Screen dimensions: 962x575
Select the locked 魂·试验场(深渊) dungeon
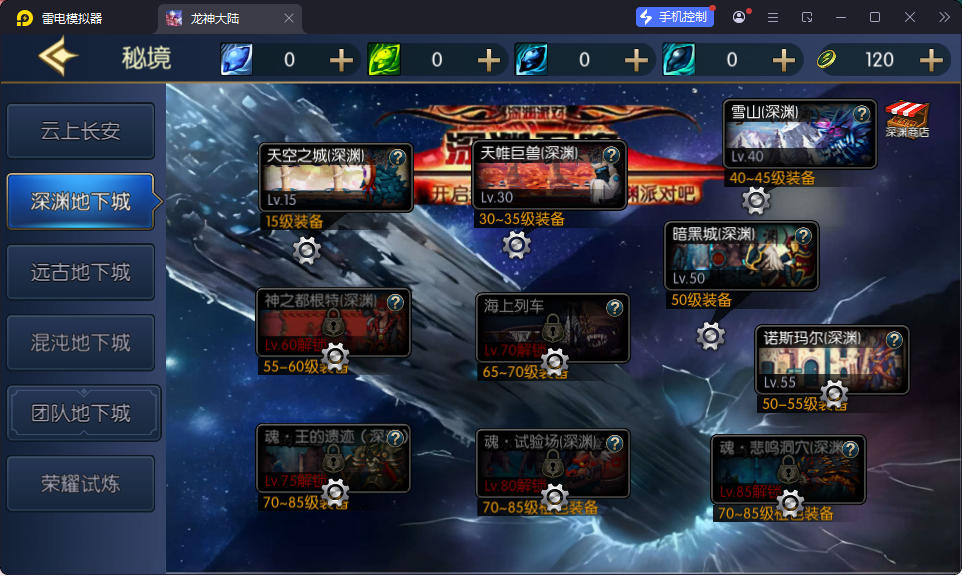553,467
